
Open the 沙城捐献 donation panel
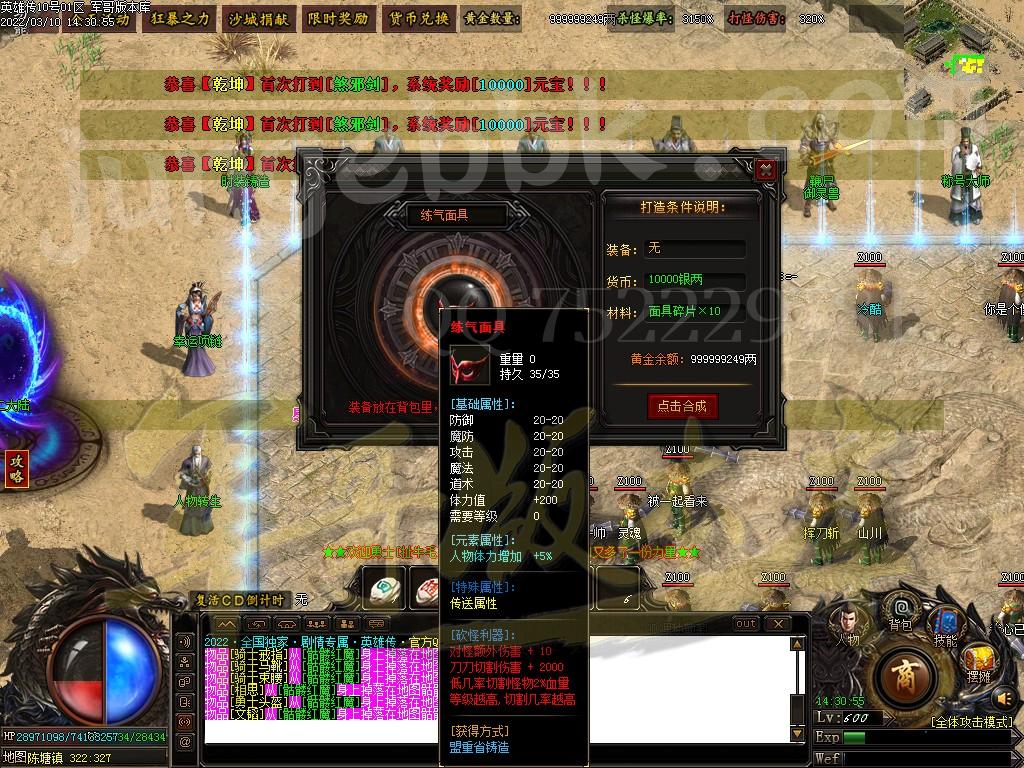coord(257,18)
